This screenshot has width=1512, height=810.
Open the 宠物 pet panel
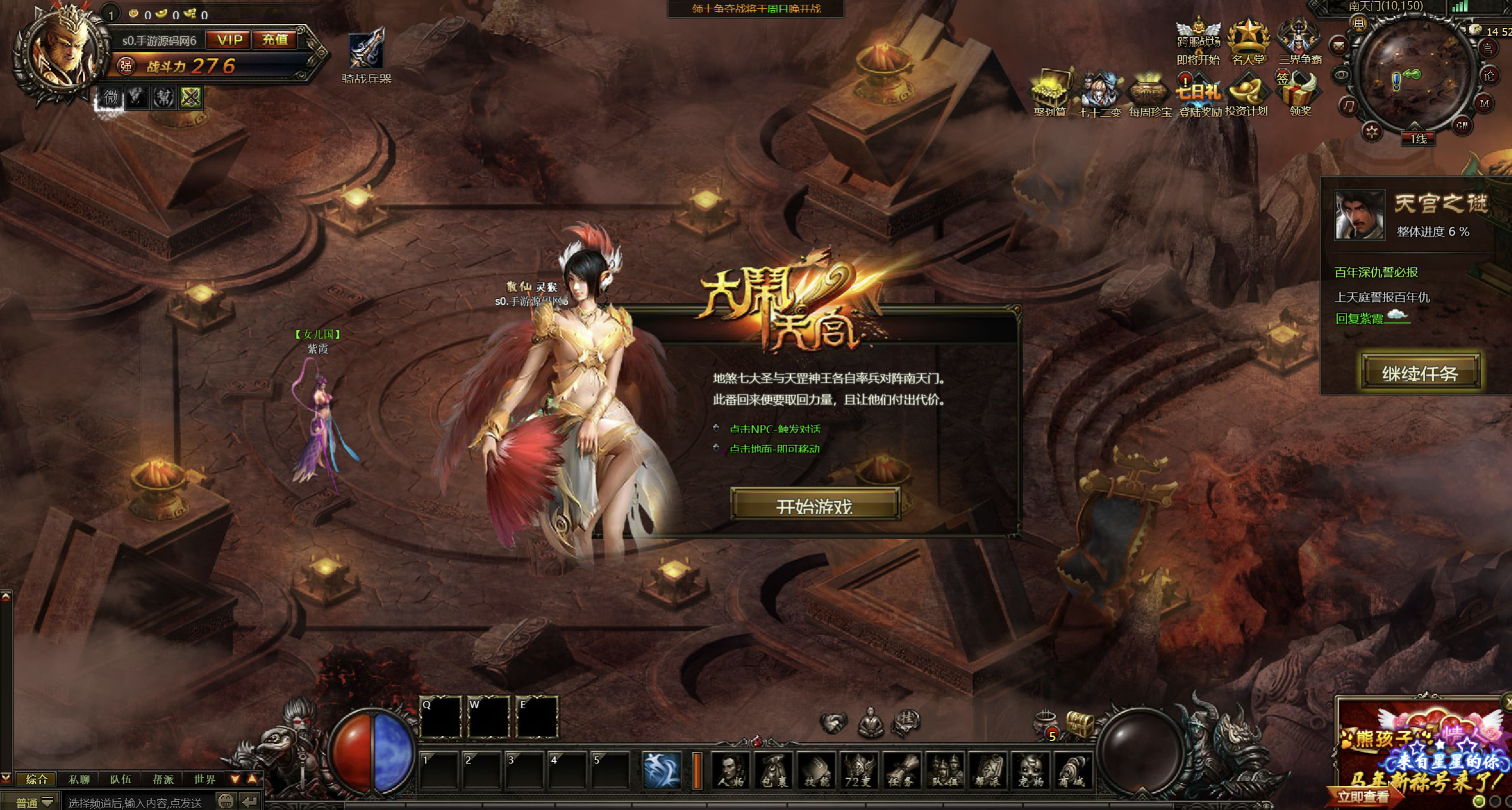pos(1030,771)
